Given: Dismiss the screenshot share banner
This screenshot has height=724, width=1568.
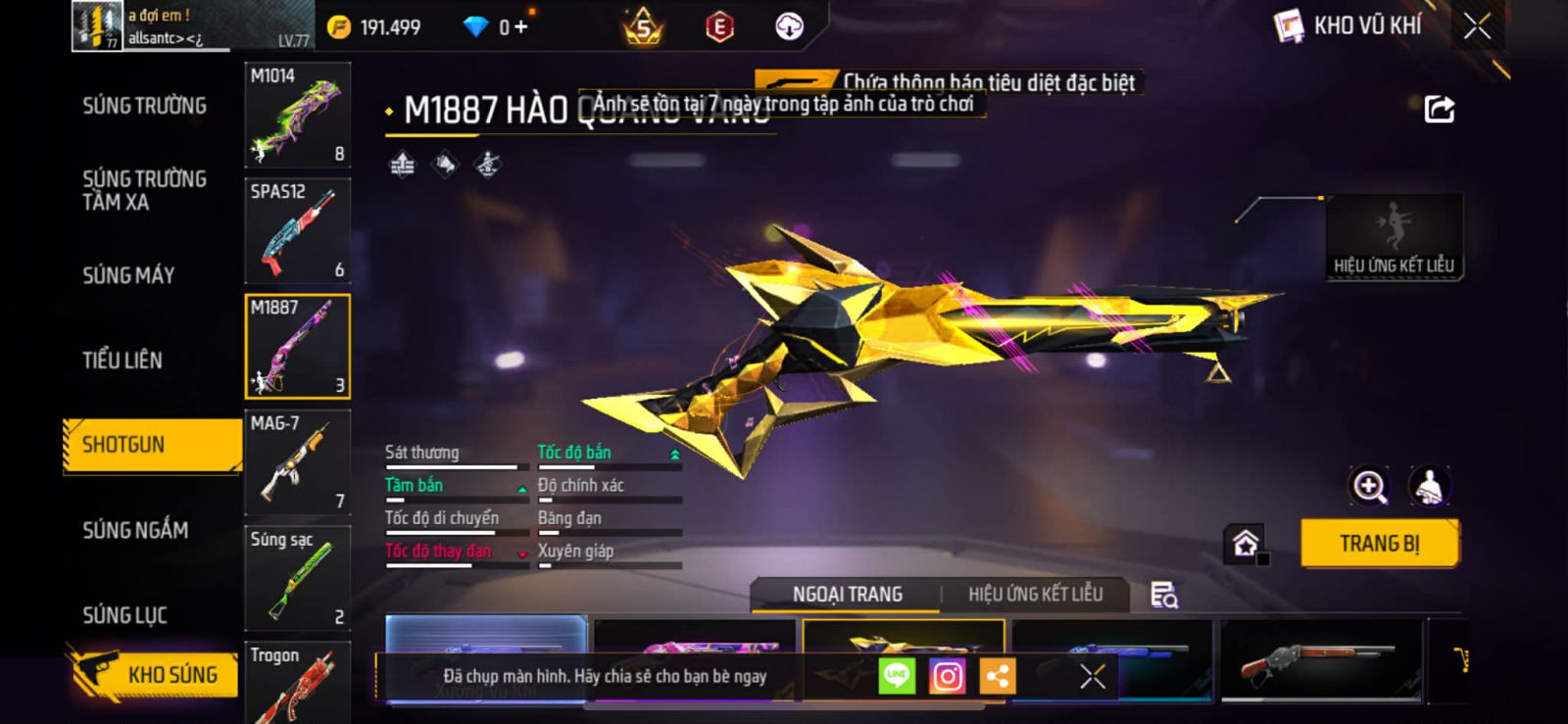Looking at the screenshot, I should click(1092, 676).
